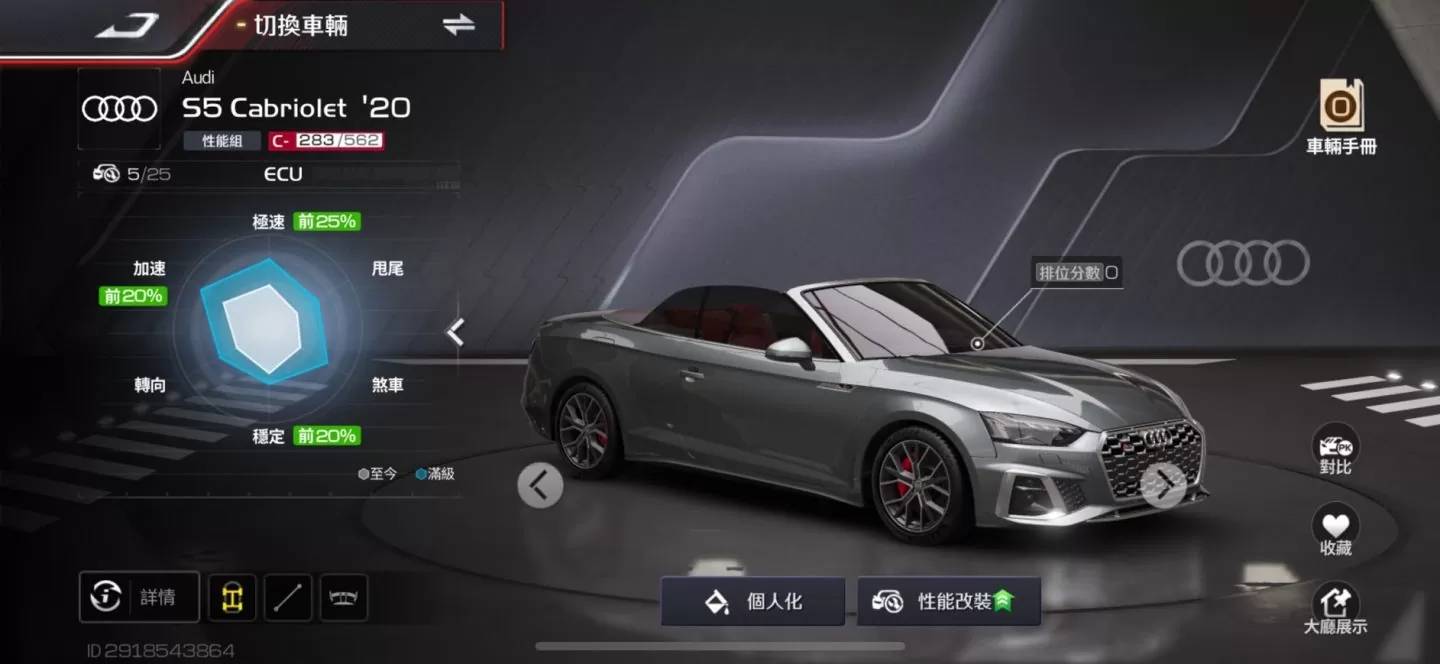Add the car to 收藏 favorites

[1335, 532]
